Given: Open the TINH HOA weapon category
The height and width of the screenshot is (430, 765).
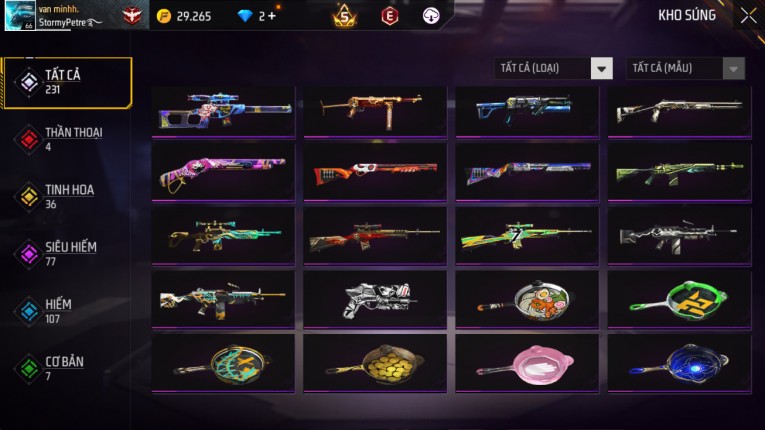Looking at the screenshot, I should (x=66, y=196).
